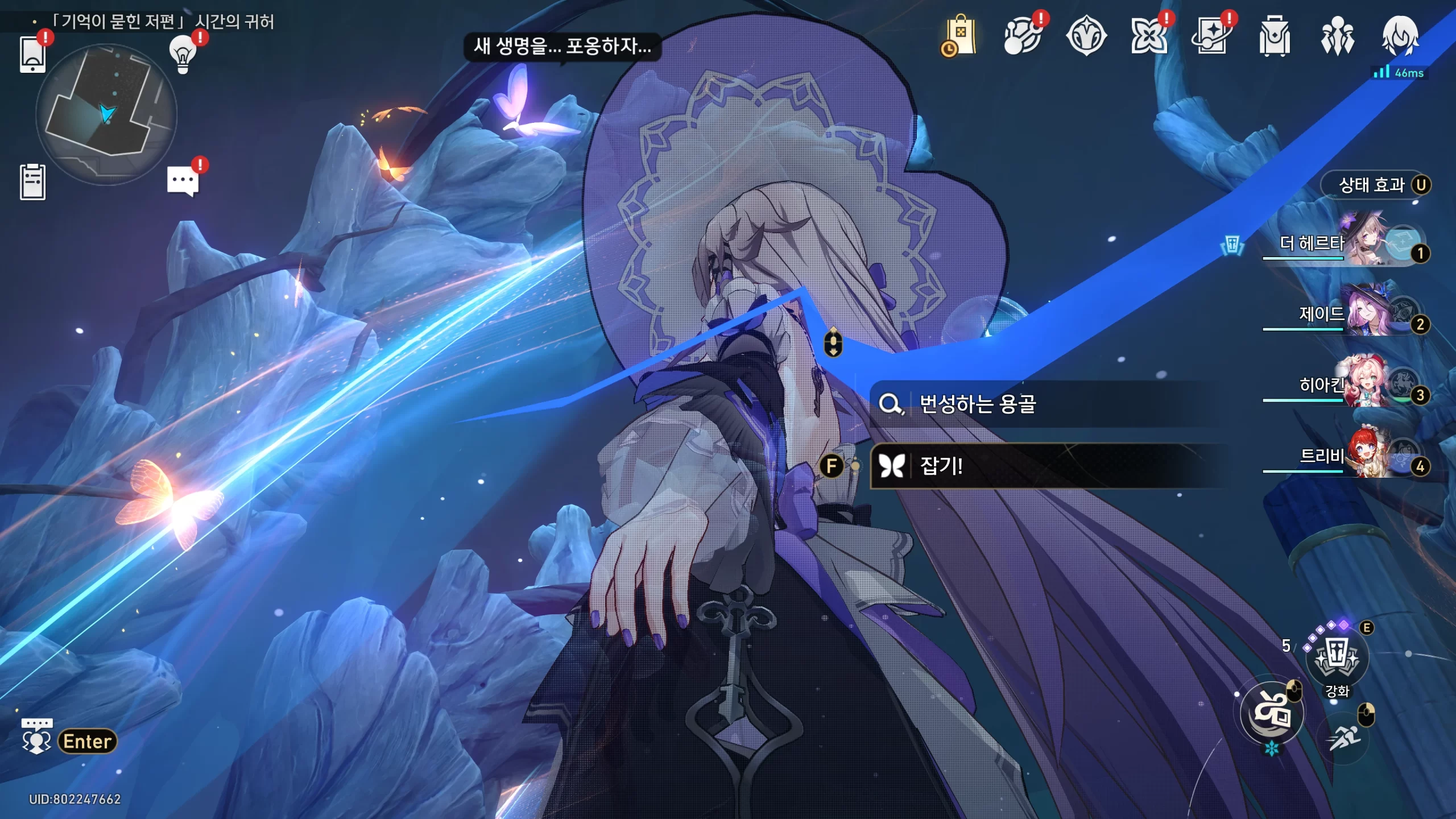
Task: Open the chat speech bubble
Action: [183, 181]
